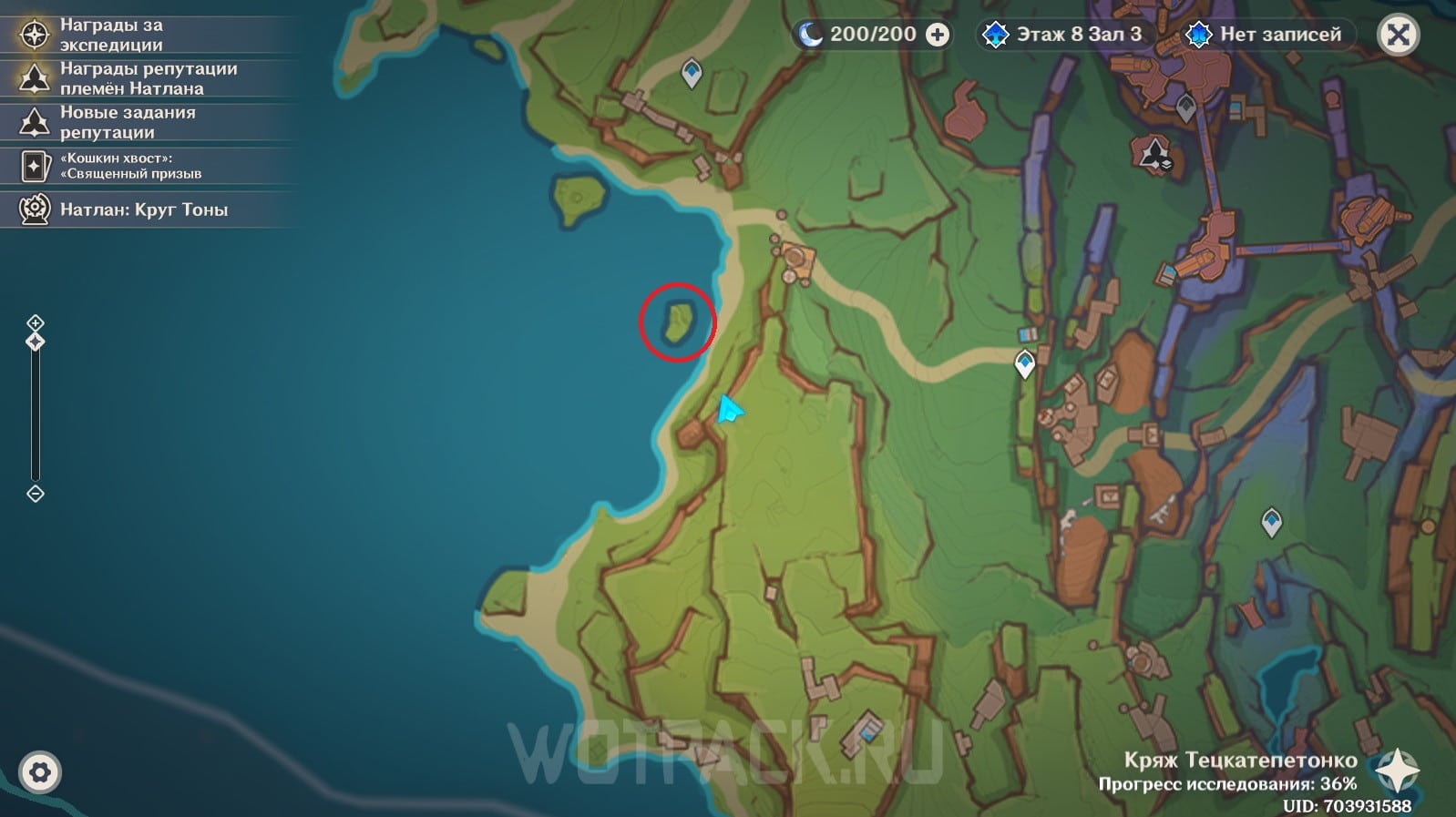1456x817 pixels.
Task: Zoom in using the map zoom plus
Action: click(36, 322)
